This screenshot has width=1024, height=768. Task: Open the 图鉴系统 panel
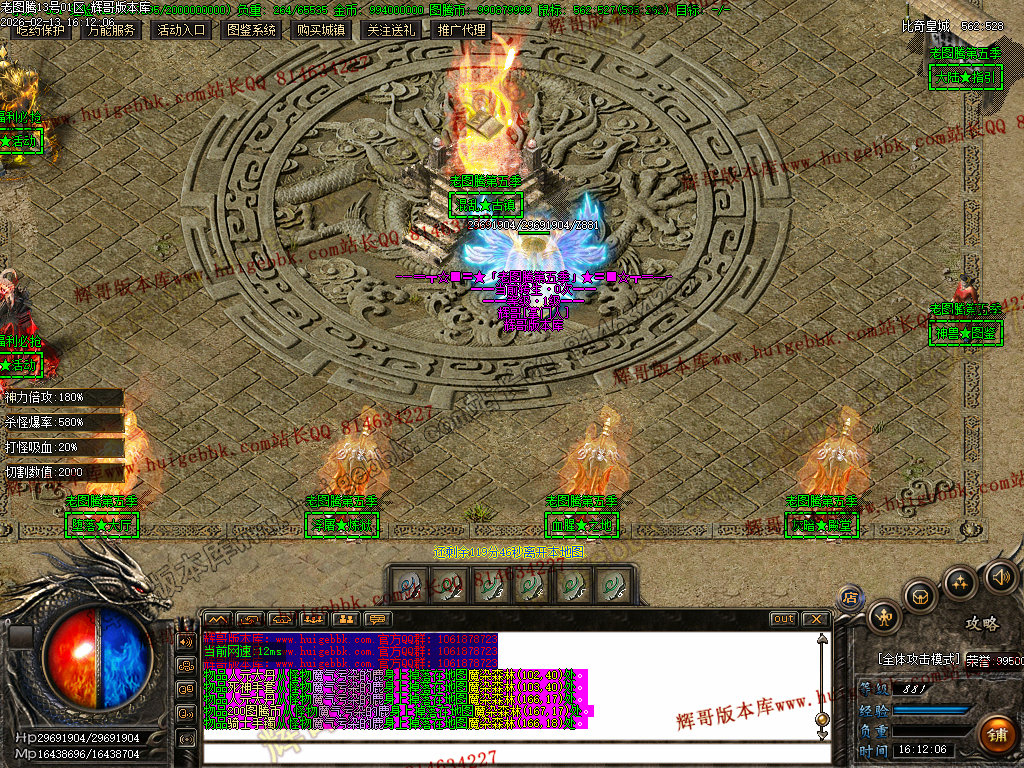coord(251,30)
